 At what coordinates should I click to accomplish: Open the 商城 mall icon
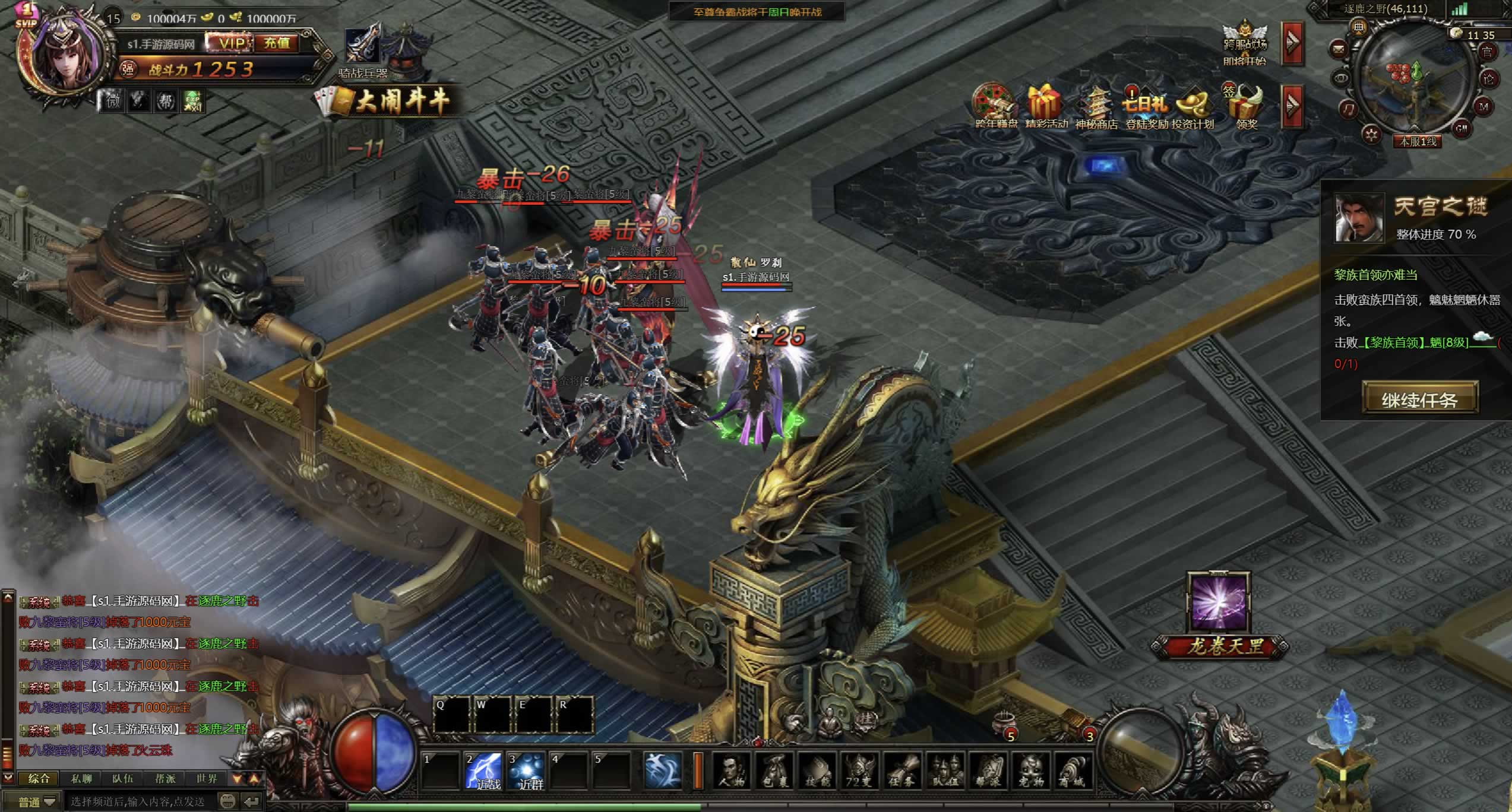coord(1072,770)
